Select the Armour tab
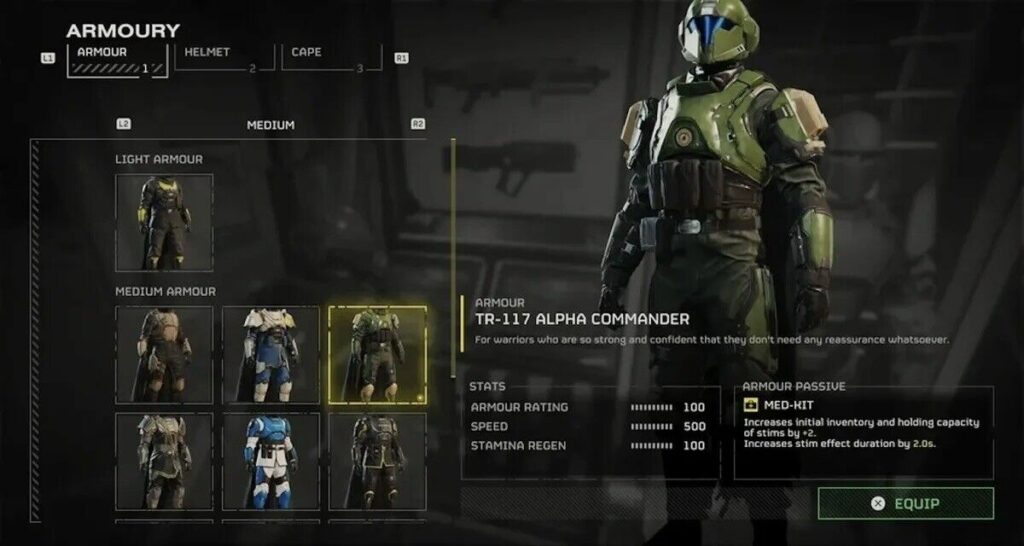 point(117,58)
